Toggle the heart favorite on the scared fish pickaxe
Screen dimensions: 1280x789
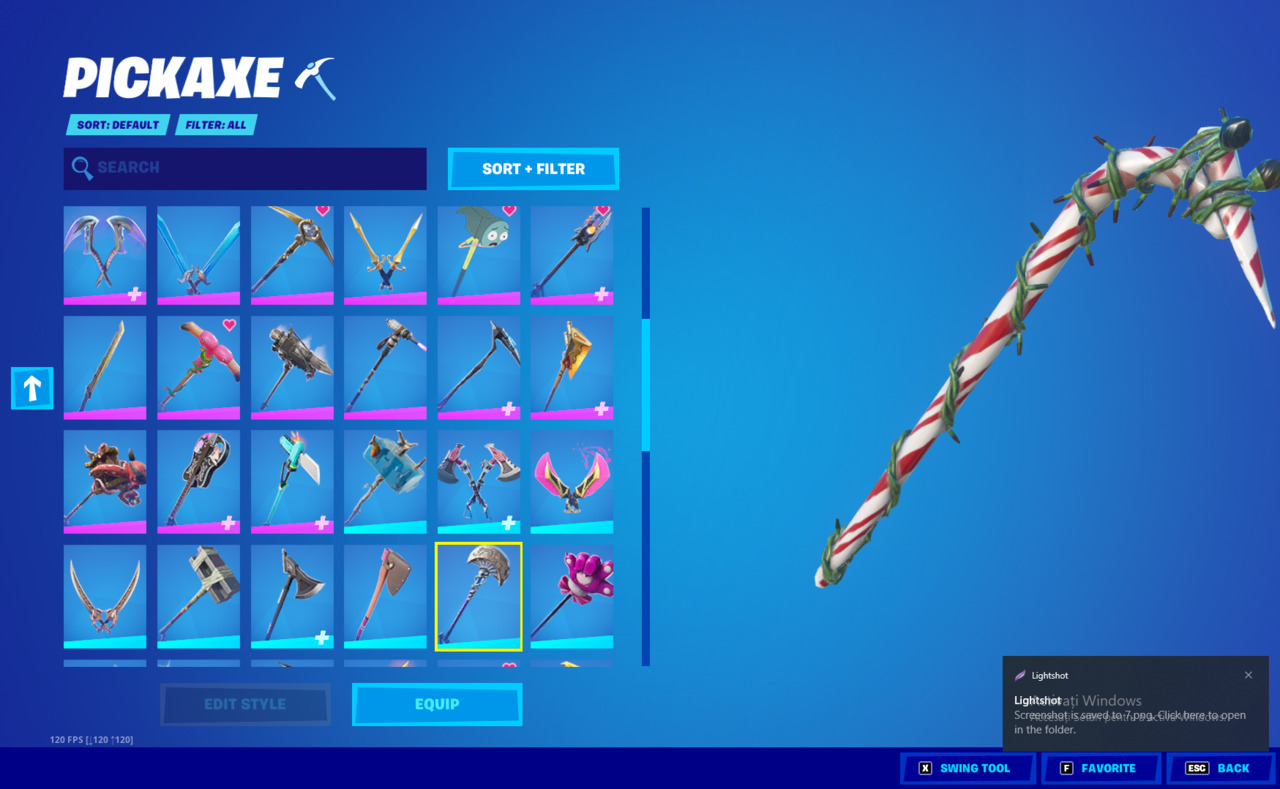click(510, 210)
